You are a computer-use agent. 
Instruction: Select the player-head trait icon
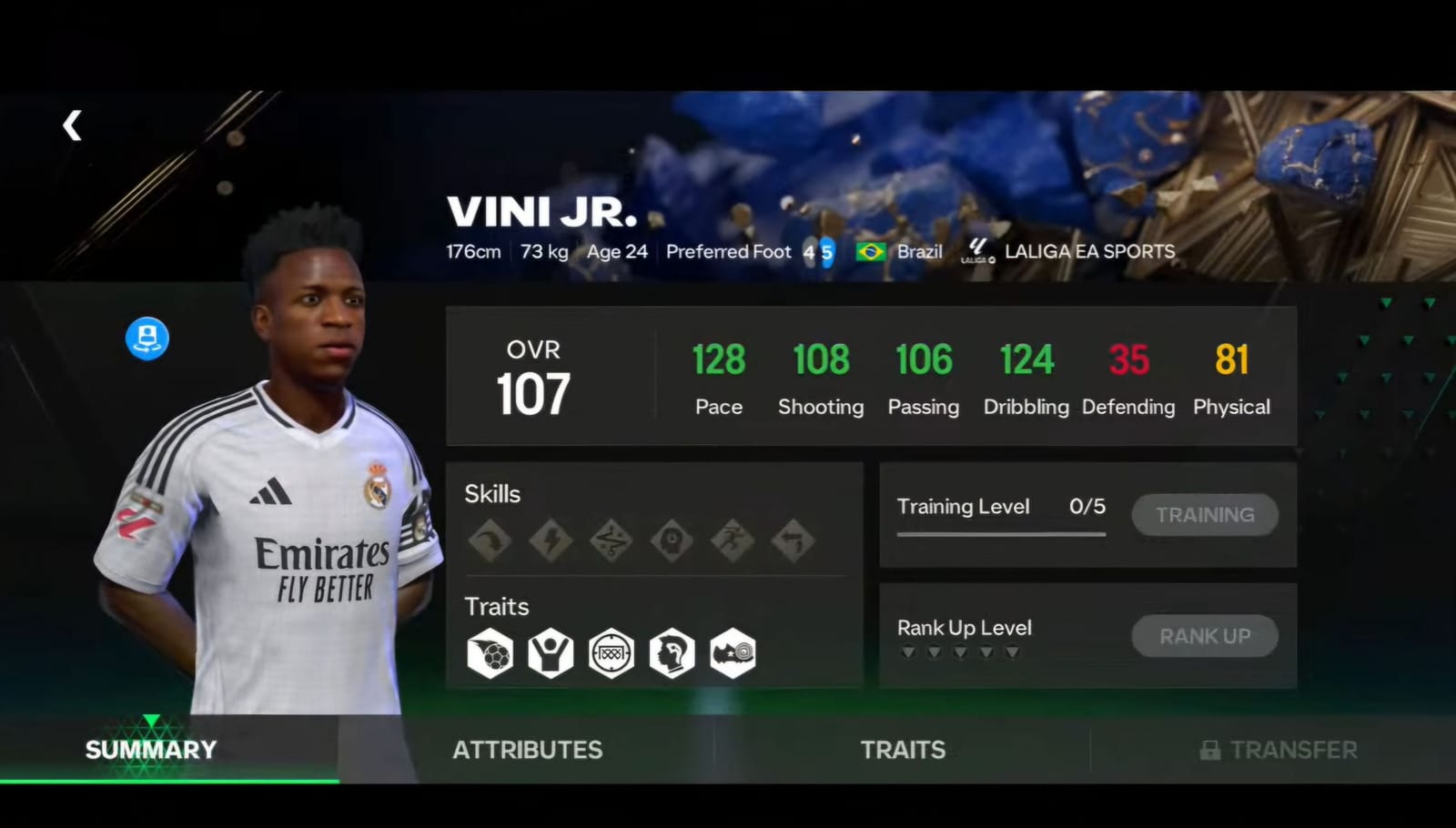672,652
